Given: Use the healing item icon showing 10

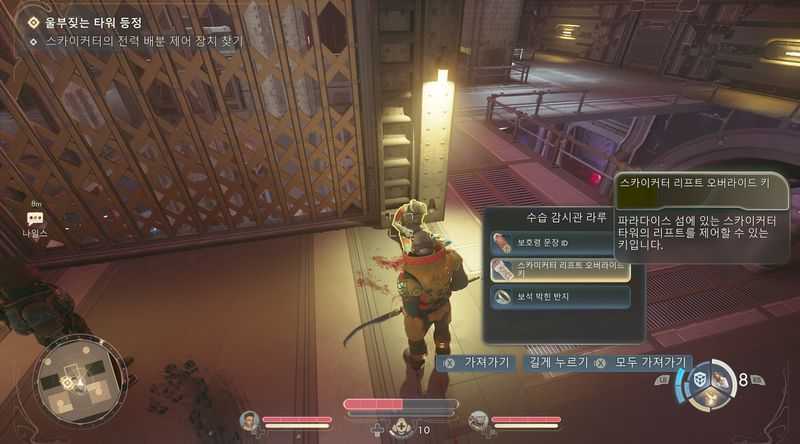Looking at the screenshot, I should point(402,429).
